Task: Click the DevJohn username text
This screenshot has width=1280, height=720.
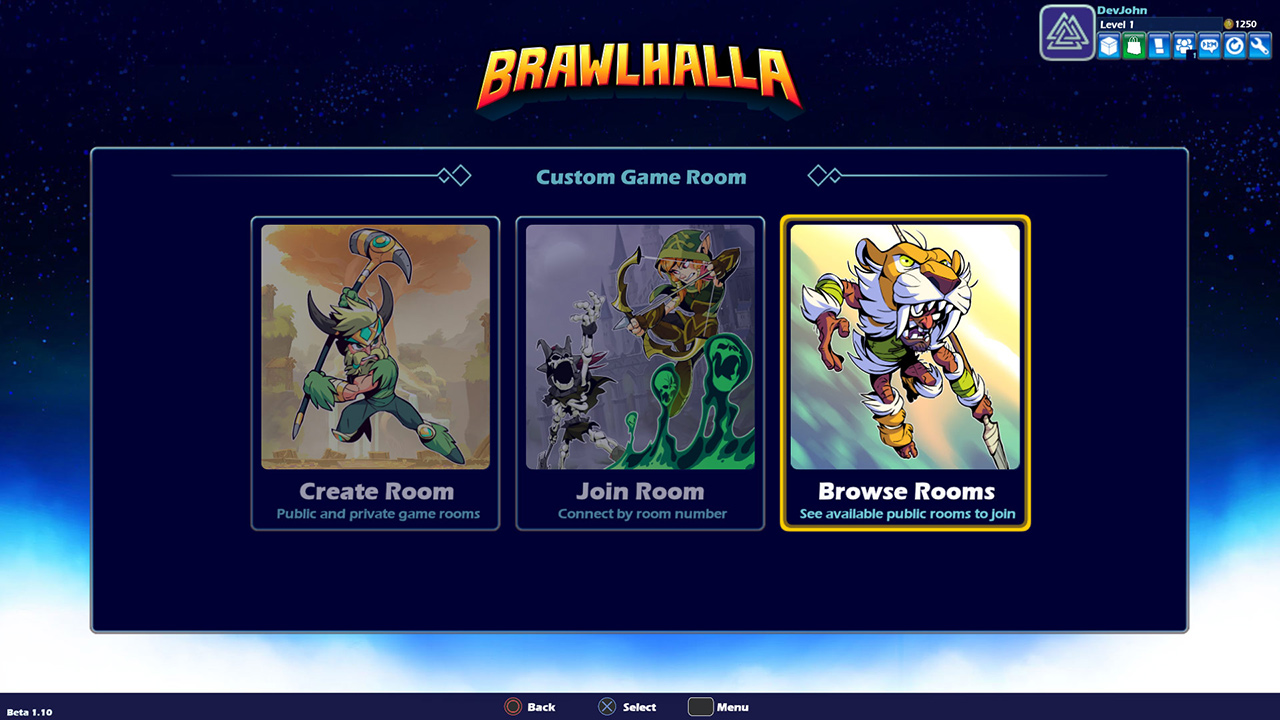Action: (1123, 10)
